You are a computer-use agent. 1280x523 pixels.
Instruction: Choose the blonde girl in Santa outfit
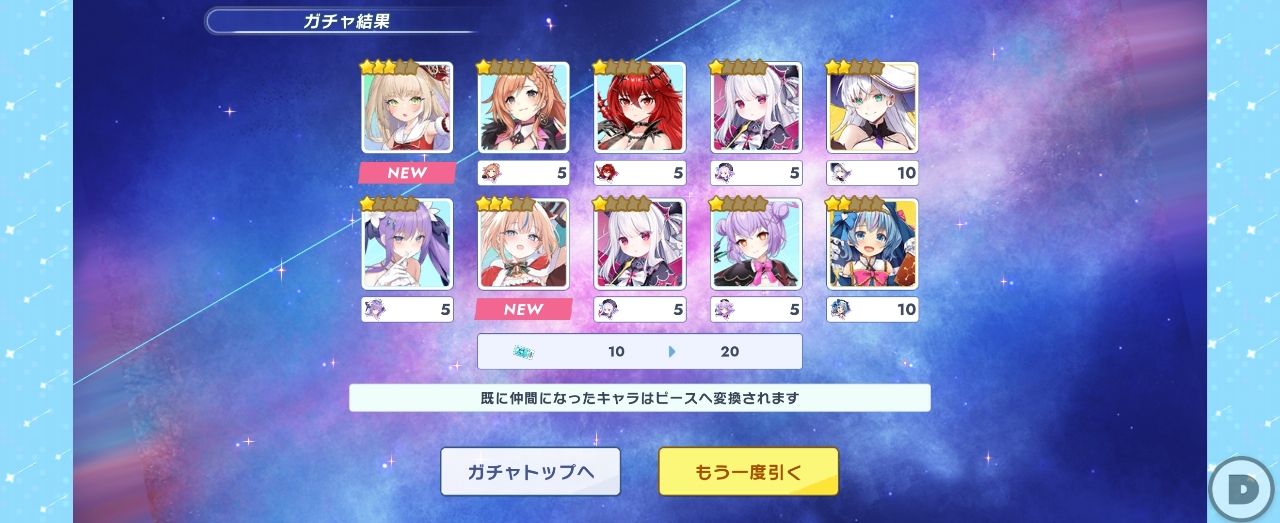click(523, 243)
